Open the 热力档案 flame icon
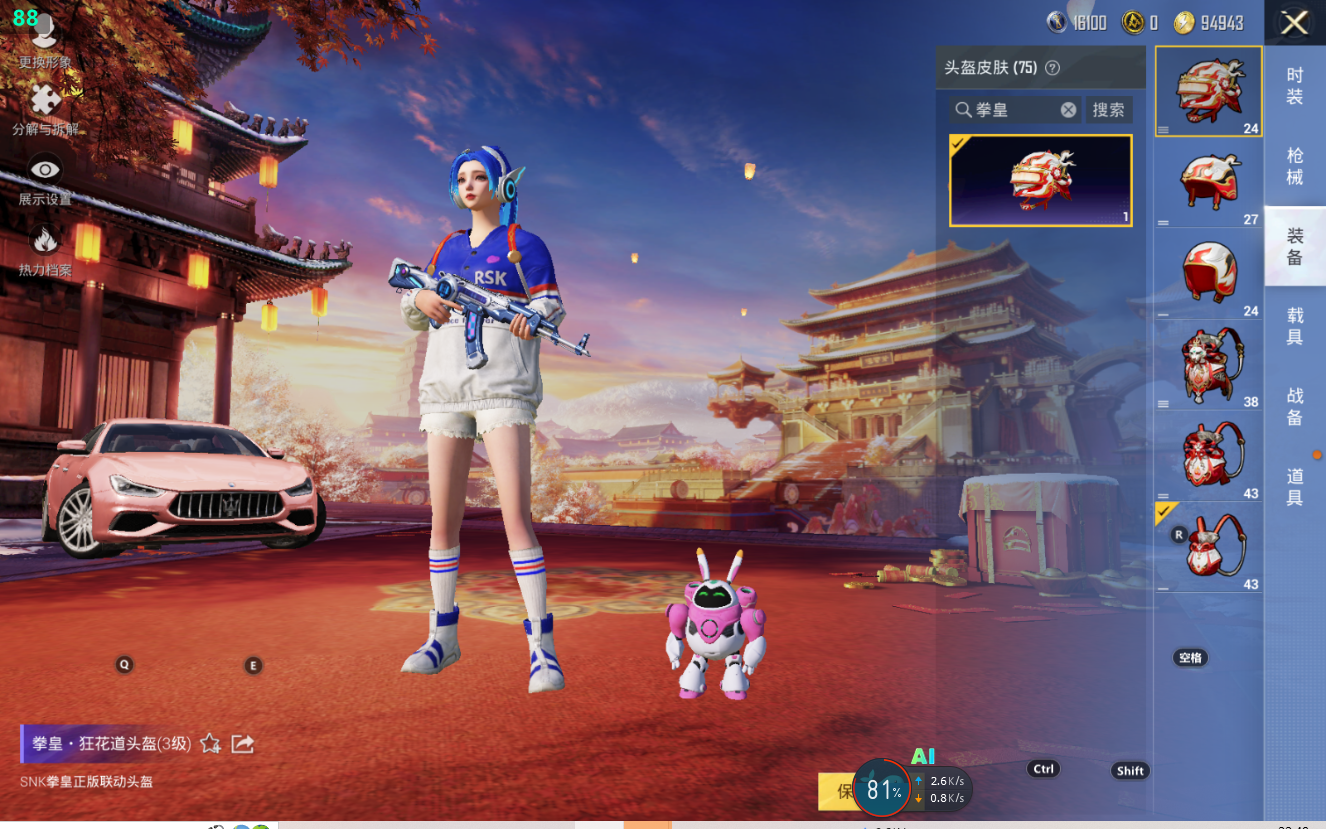 (45, 247)
